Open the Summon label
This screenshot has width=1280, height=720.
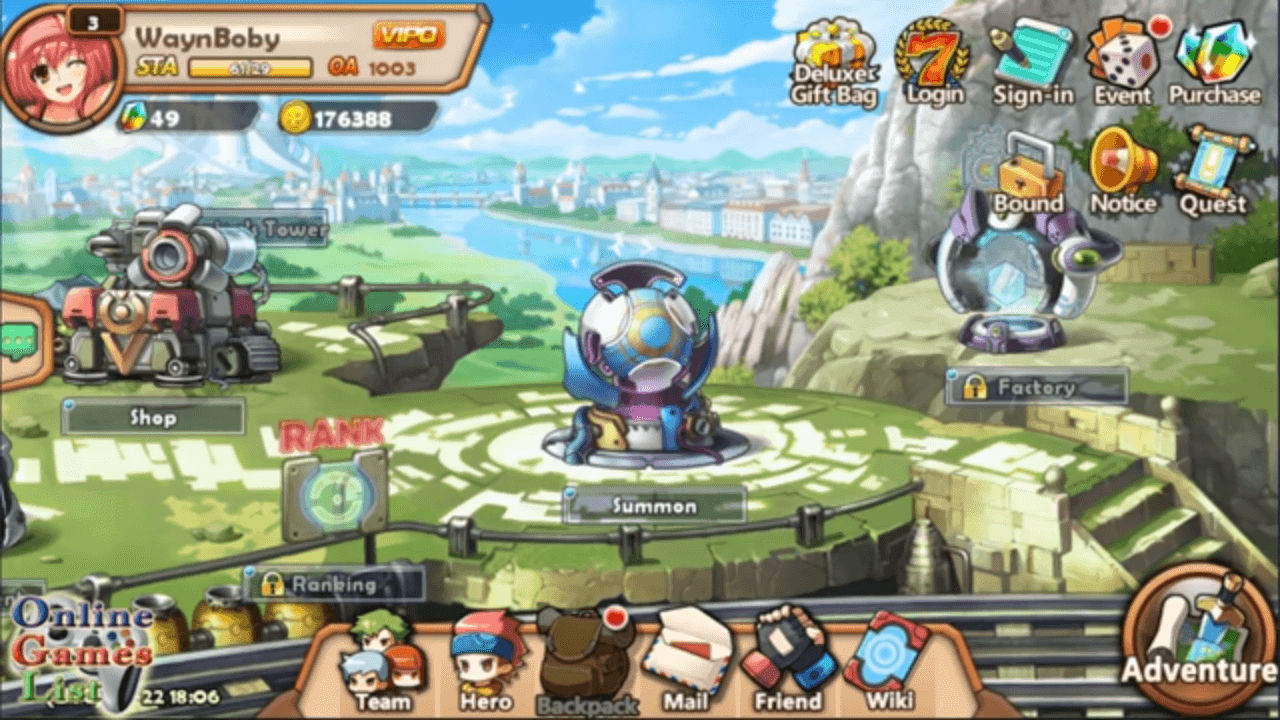(654, 506)
